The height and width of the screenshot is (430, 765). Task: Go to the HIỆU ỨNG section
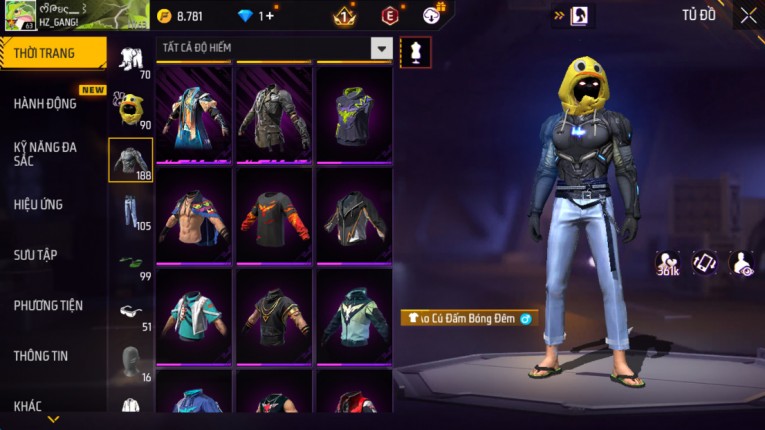(x=40, y=204)
